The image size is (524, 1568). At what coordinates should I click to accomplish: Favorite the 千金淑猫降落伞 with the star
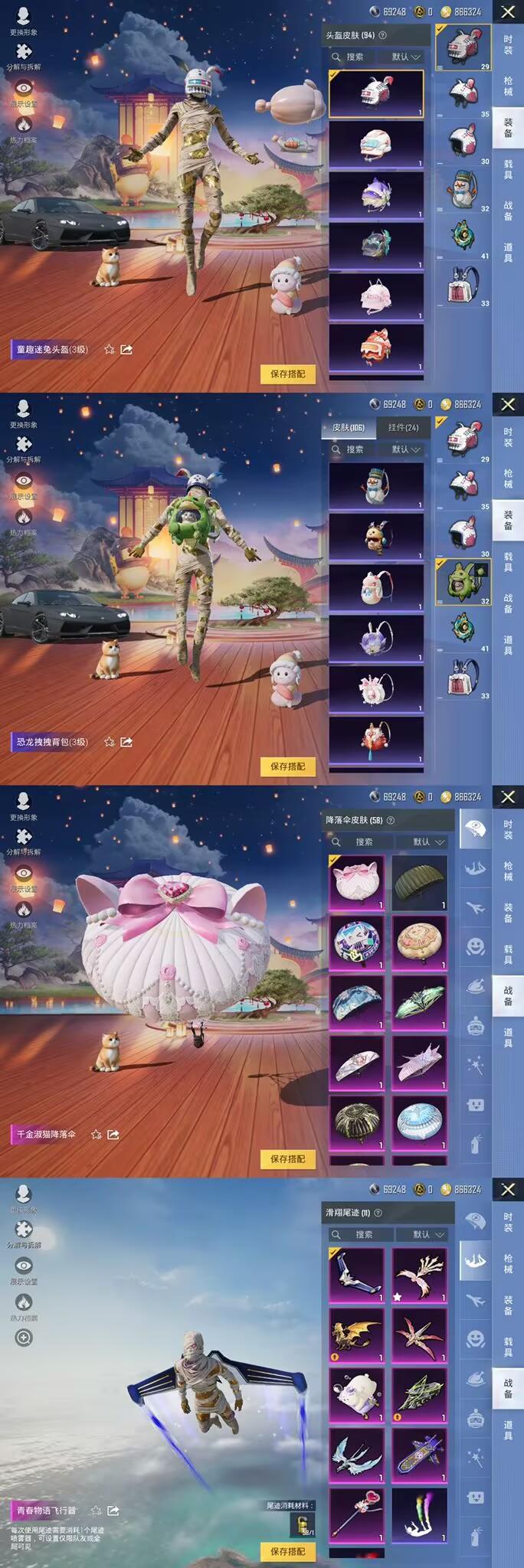tap(97, 1134)
